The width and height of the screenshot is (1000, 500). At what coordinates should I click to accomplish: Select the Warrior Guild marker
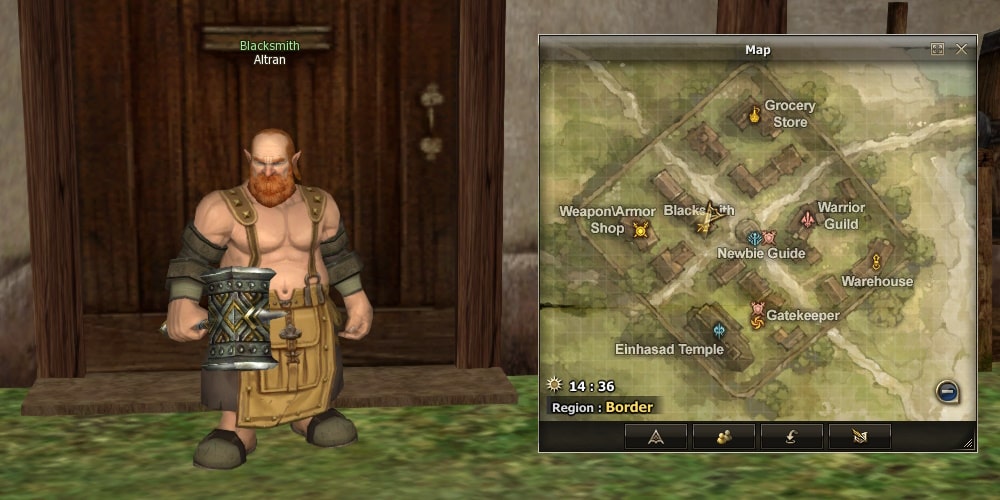(x=808, y=218)
